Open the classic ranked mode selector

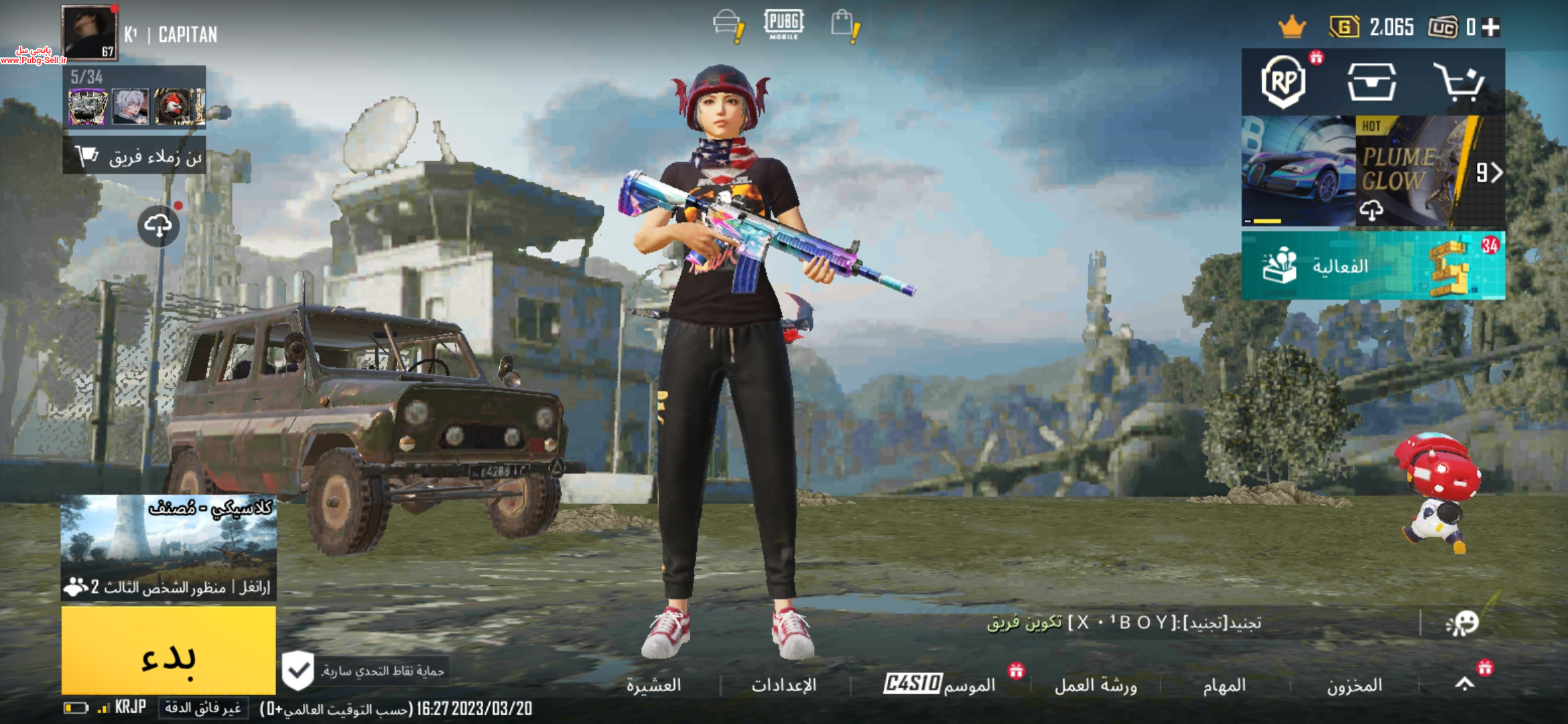168,546
